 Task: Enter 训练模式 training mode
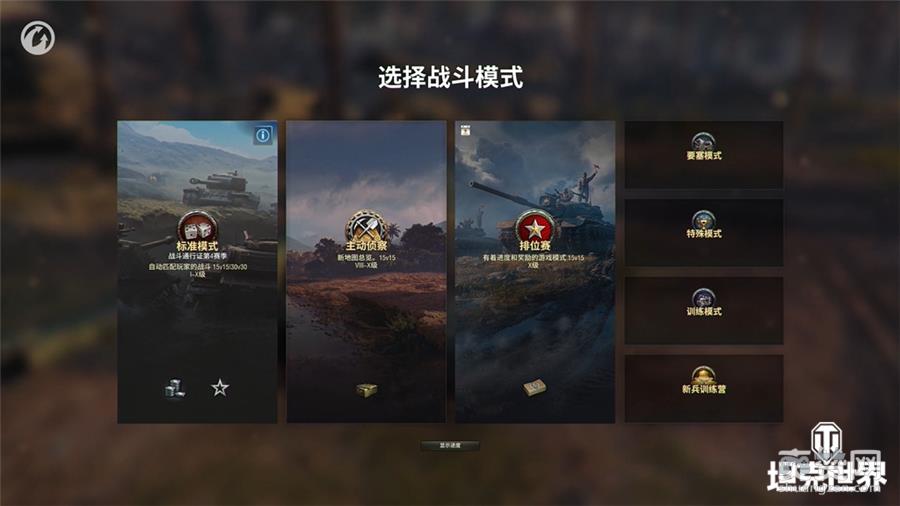coord(704,310)
